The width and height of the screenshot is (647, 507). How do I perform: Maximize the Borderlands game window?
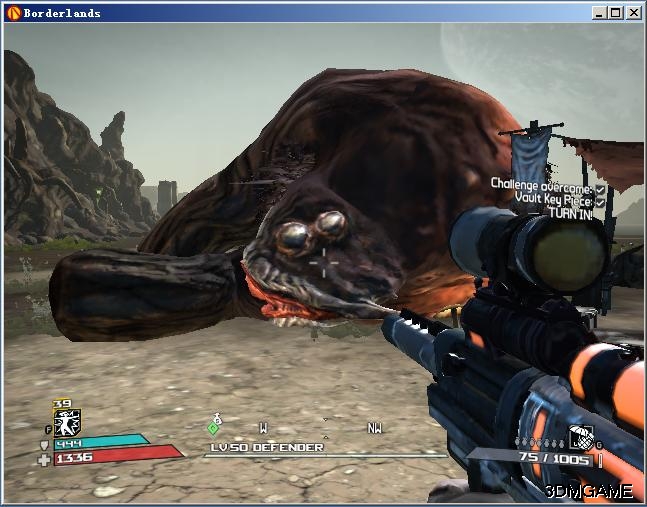pyautogui.click(x=617, y=13)
